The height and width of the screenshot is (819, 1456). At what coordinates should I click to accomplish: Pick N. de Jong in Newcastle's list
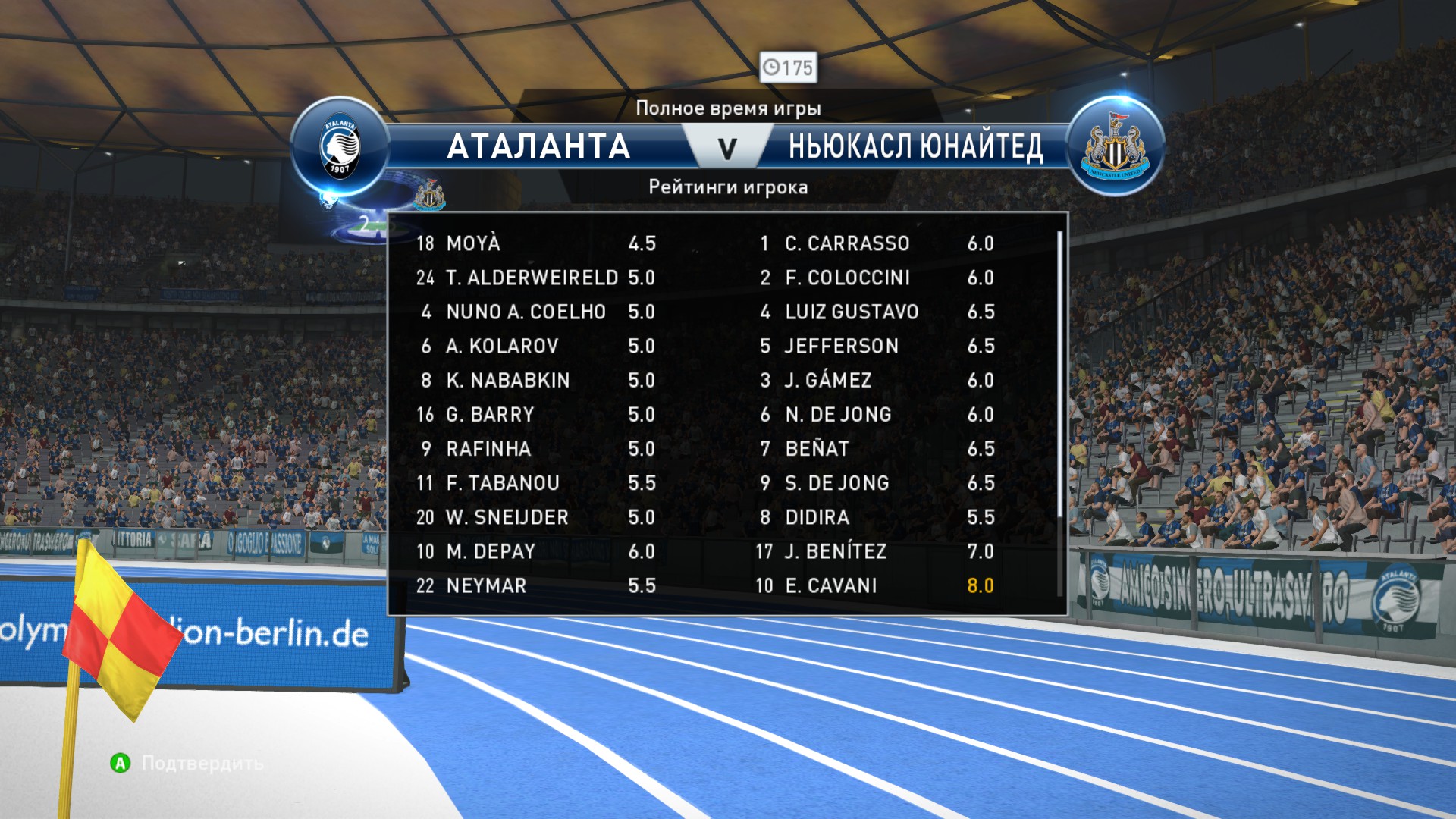tap(876, 415)
